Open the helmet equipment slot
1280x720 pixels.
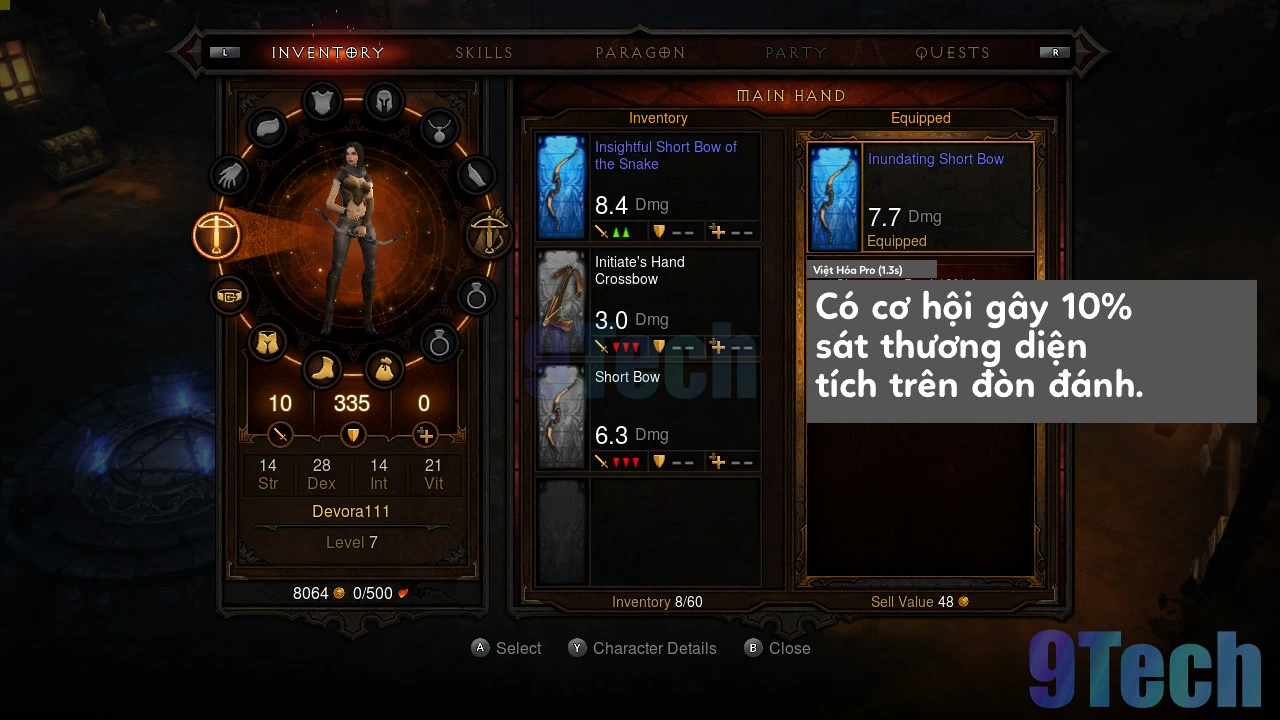(383, 101)
